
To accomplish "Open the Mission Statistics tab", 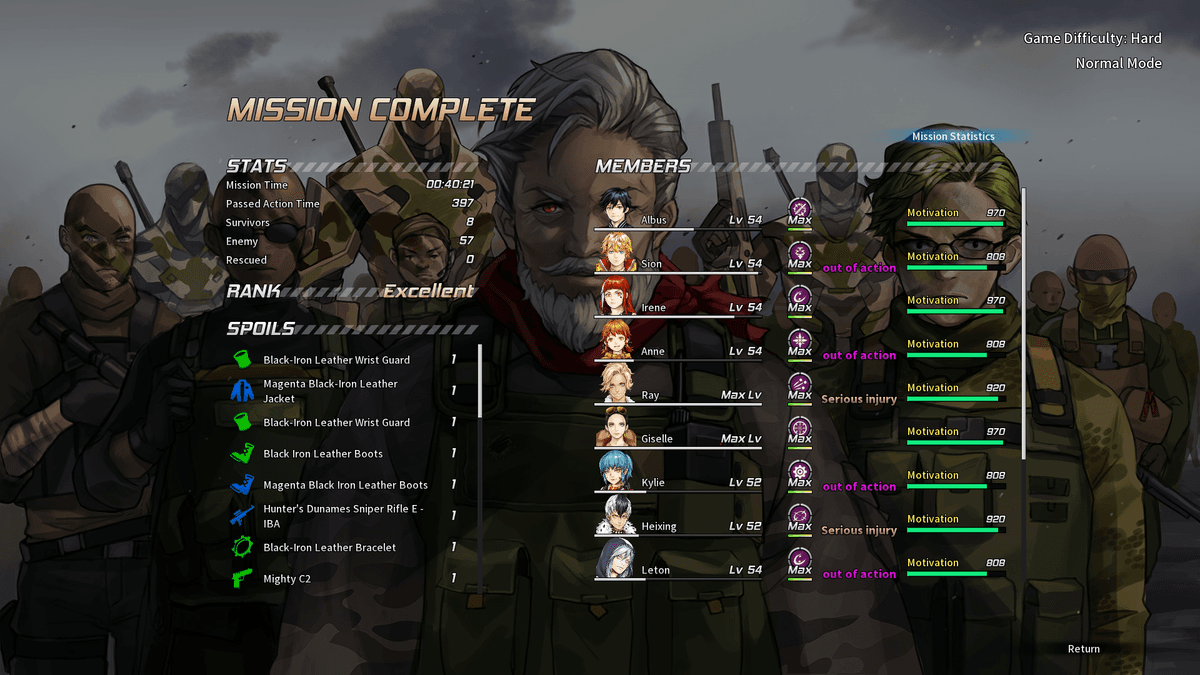I will (953, 137).
